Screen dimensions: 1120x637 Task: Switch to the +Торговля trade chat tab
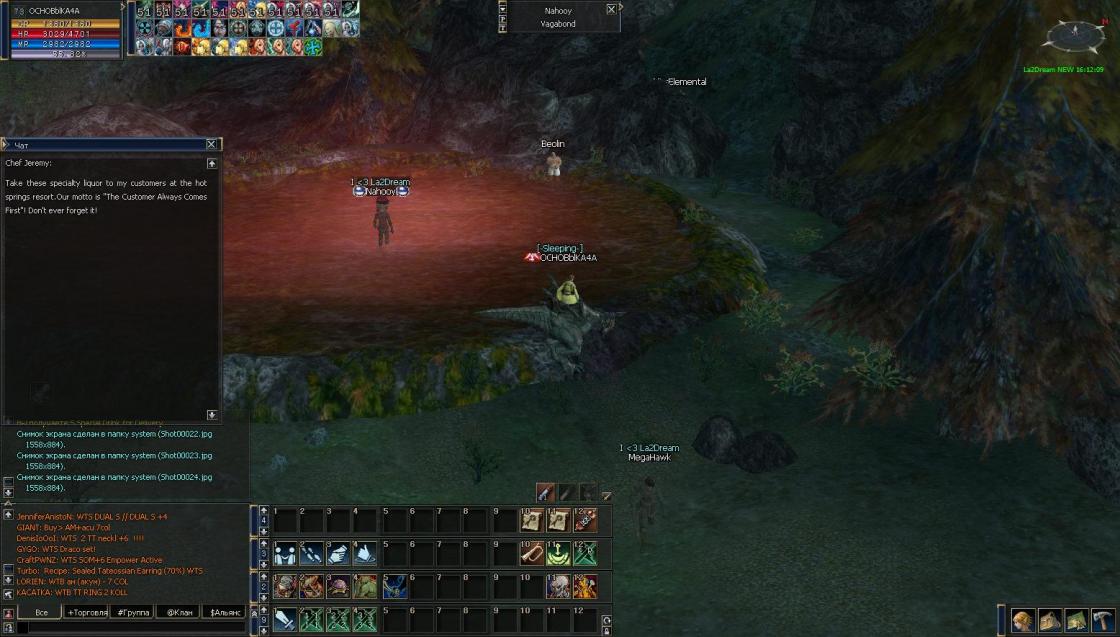(x=87, y=612)
